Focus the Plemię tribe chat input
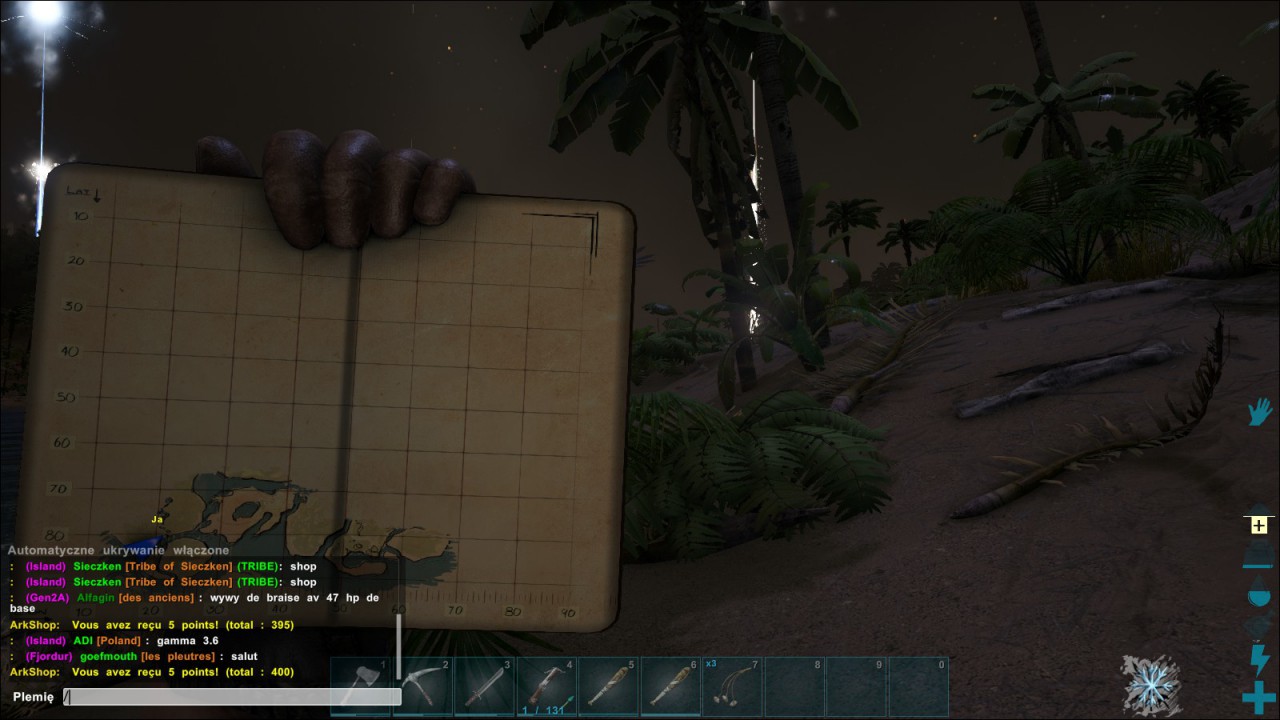This screenshot has width=1280, height=720. pos(232,697)
